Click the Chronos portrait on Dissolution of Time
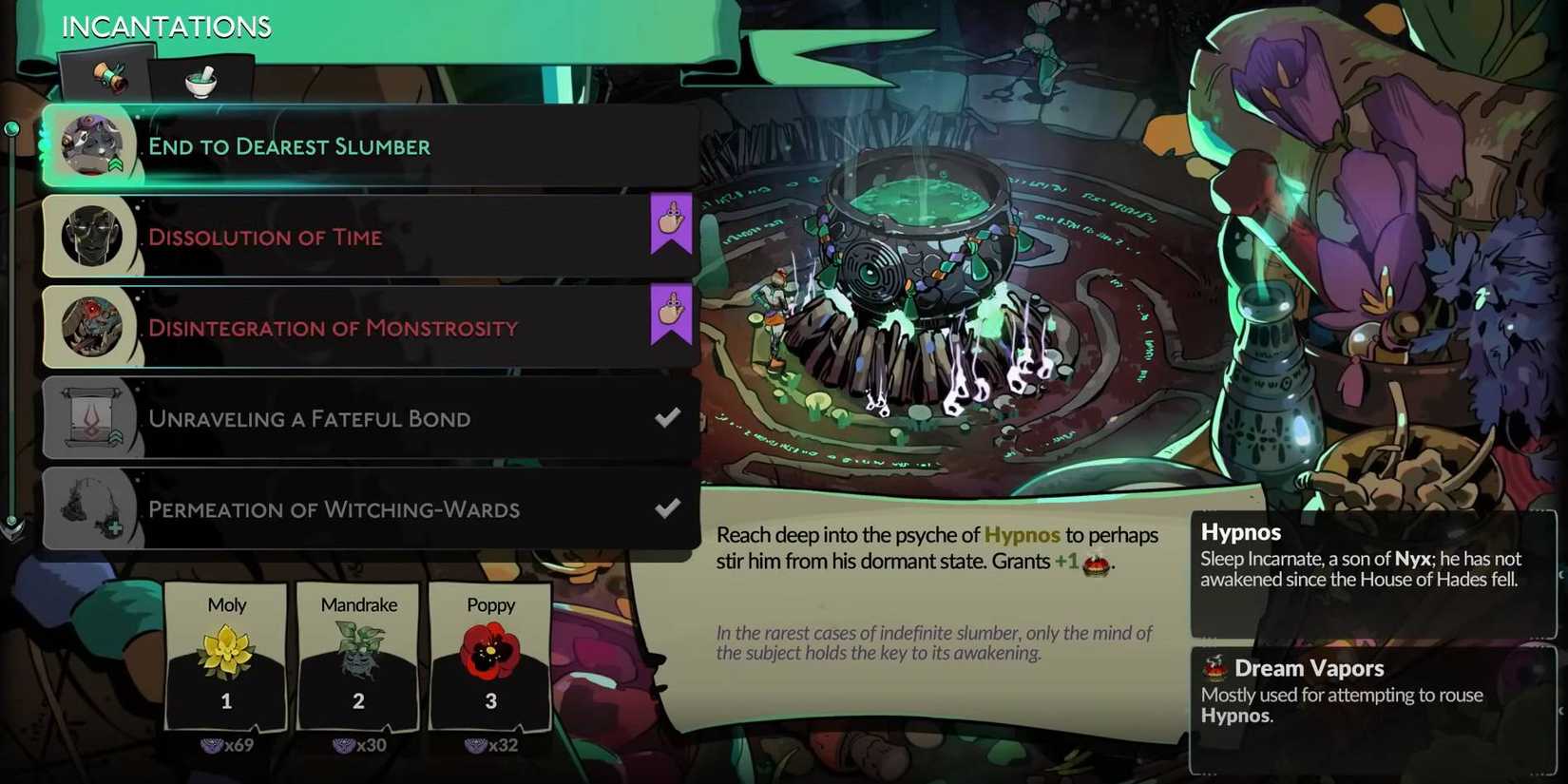Viewport: 1568px width, 784px height. click(x=90, y=234)
